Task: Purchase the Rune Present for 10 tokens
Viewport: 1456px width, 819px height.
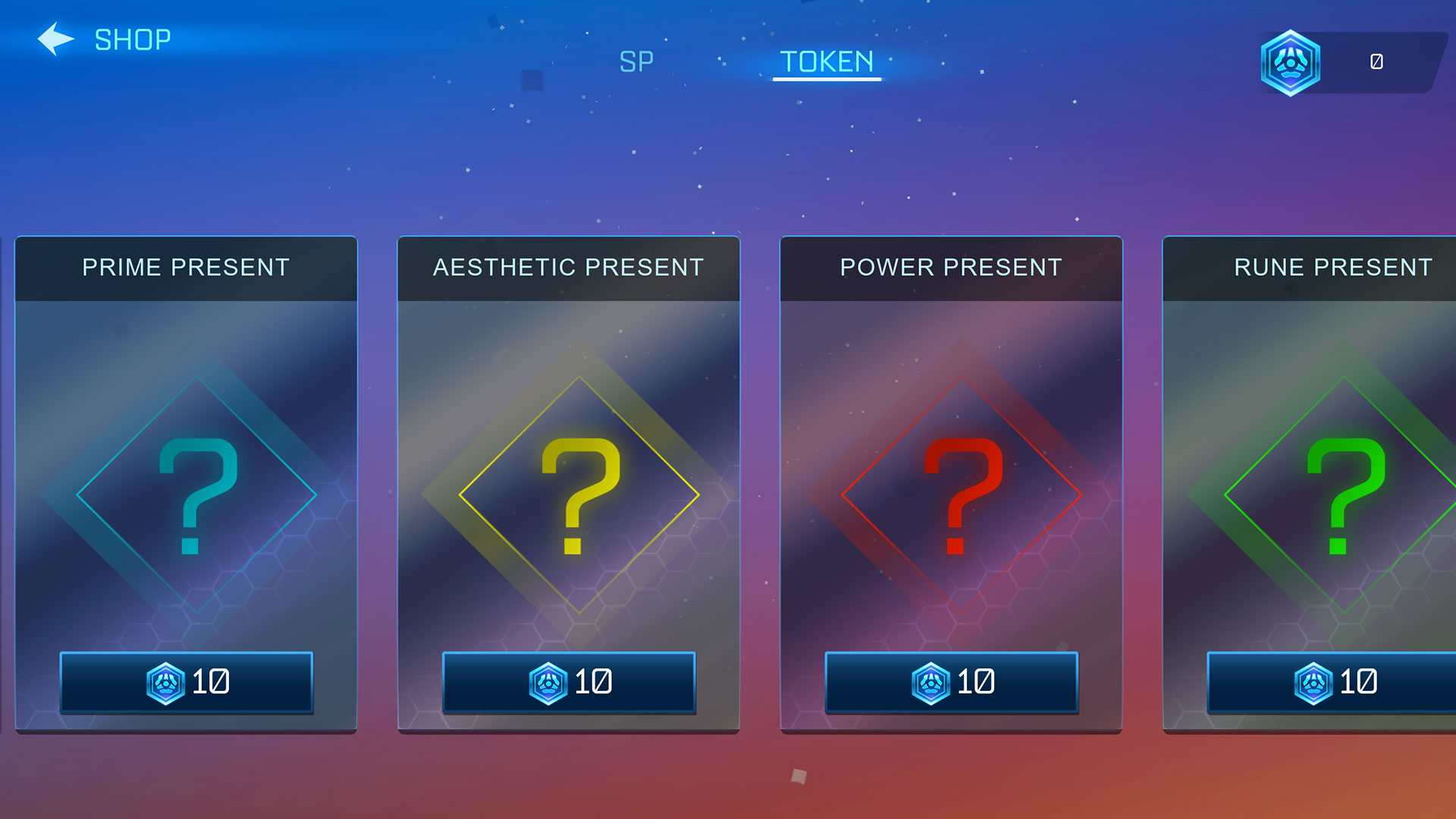Action: pos(1332,682)
